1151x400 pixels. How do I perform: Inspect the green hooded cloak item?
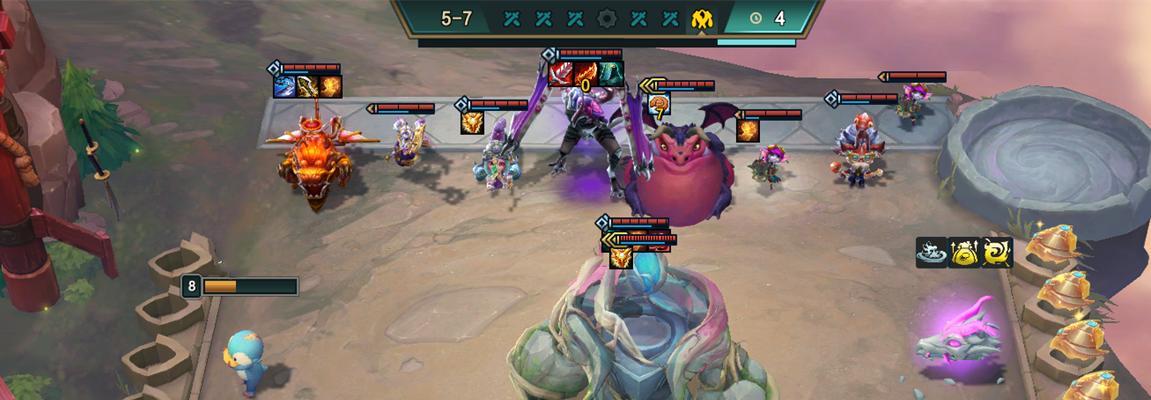(x=612, y=74)
